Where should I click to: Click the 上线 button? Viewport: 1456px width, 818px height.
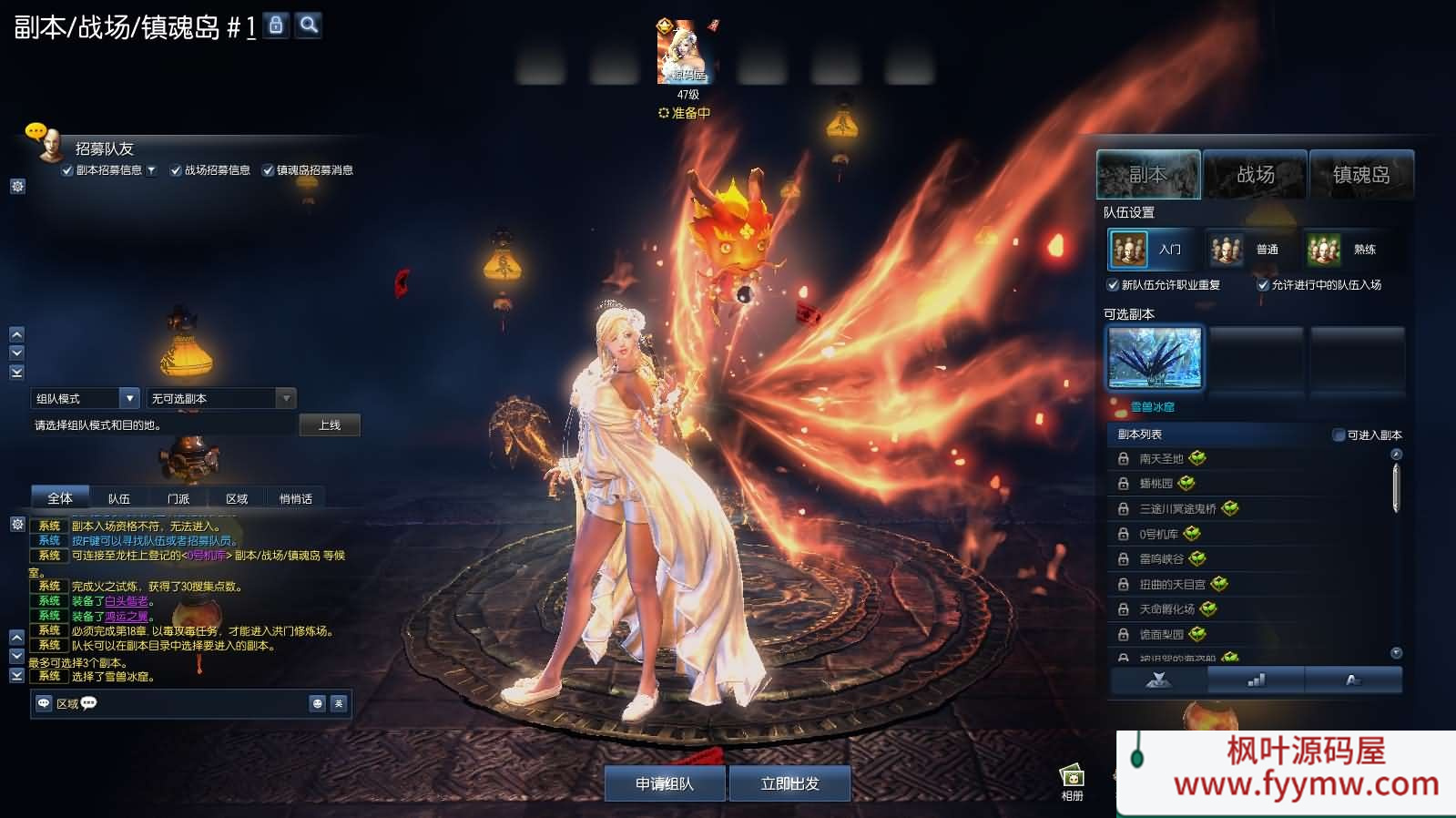[330, 425]
